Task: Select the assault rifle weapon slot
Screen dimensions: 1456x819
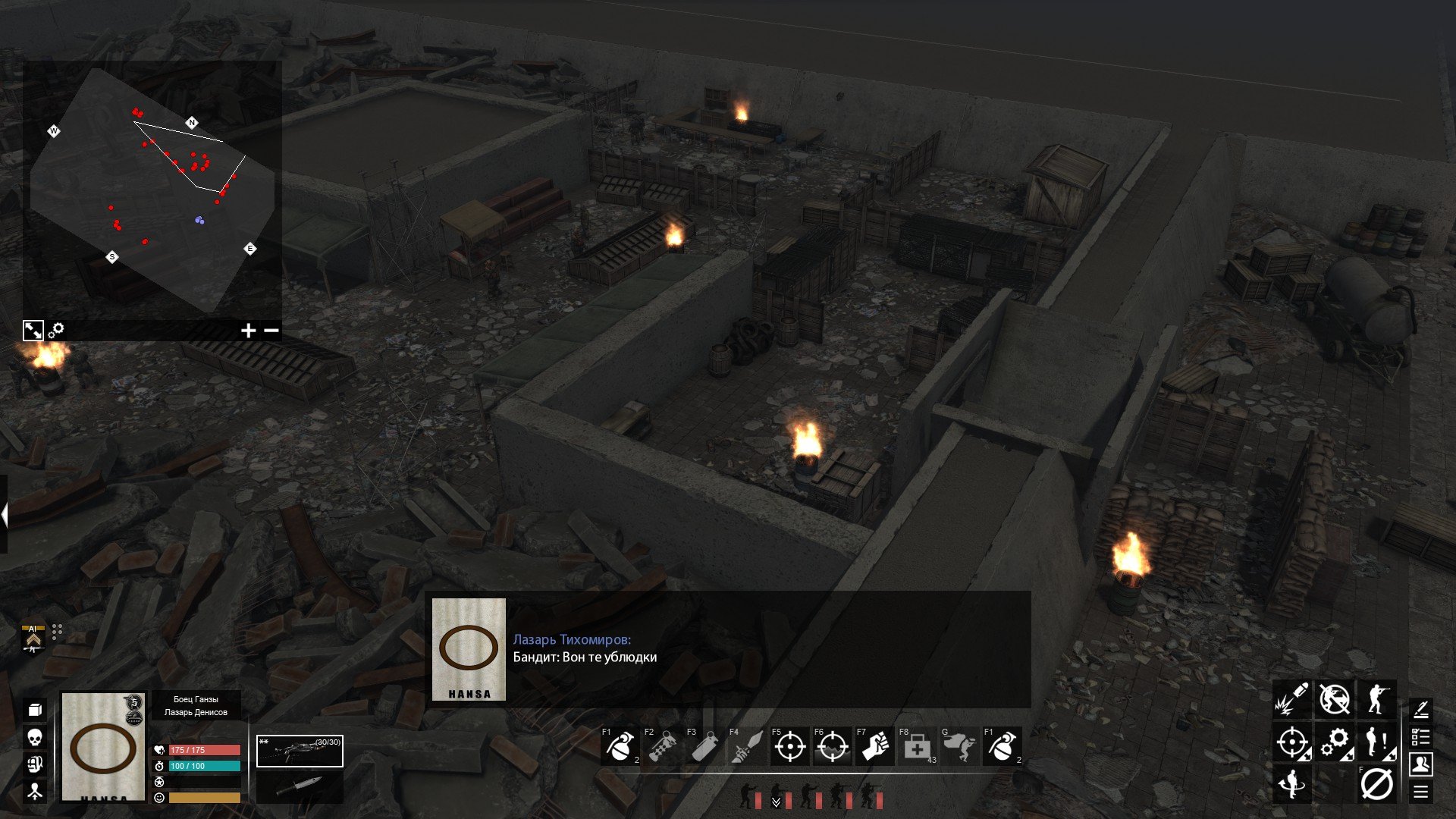Action: click(300, 752)
